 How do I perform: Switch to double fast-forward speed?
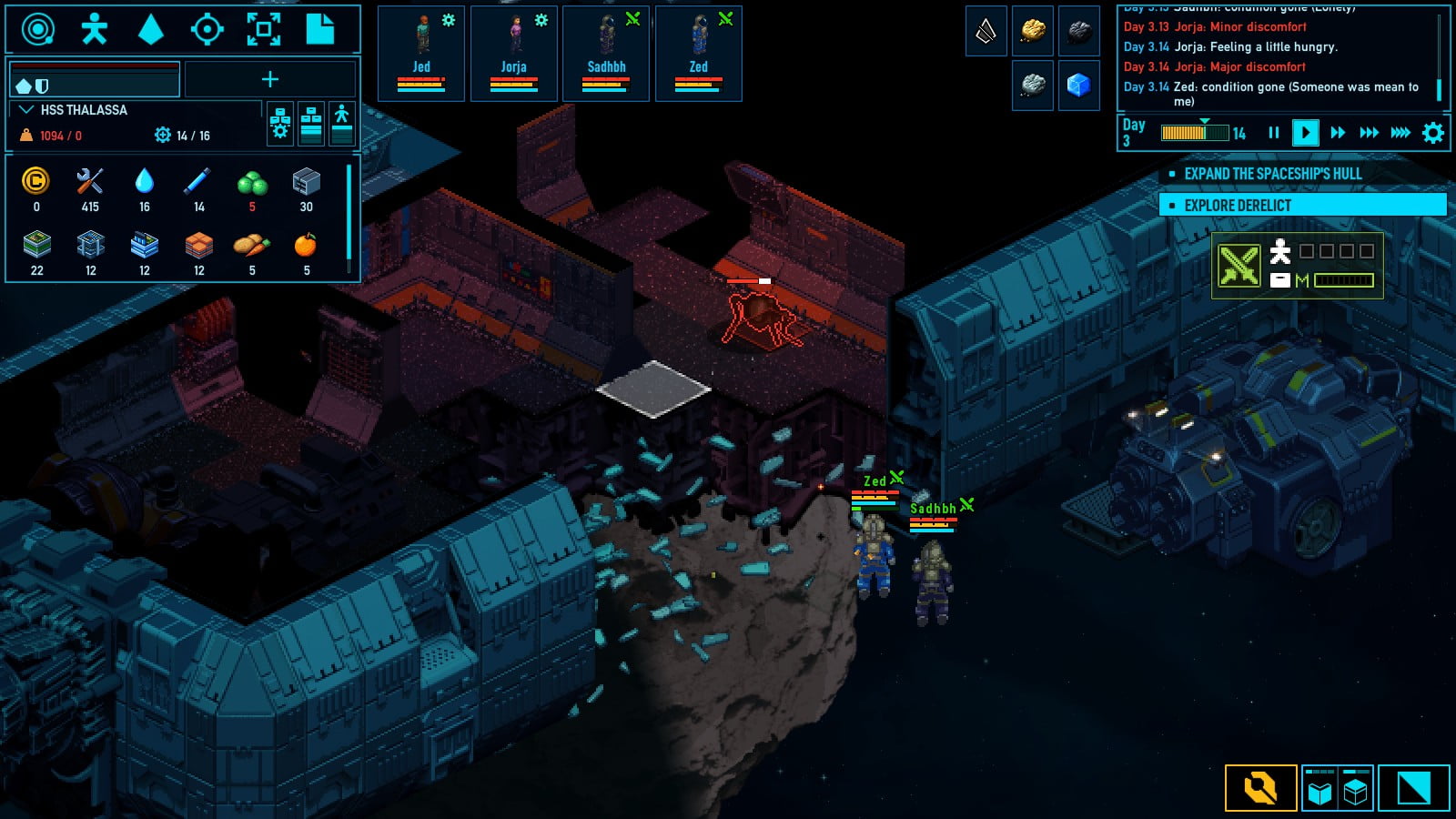[x=1337, y=133]
